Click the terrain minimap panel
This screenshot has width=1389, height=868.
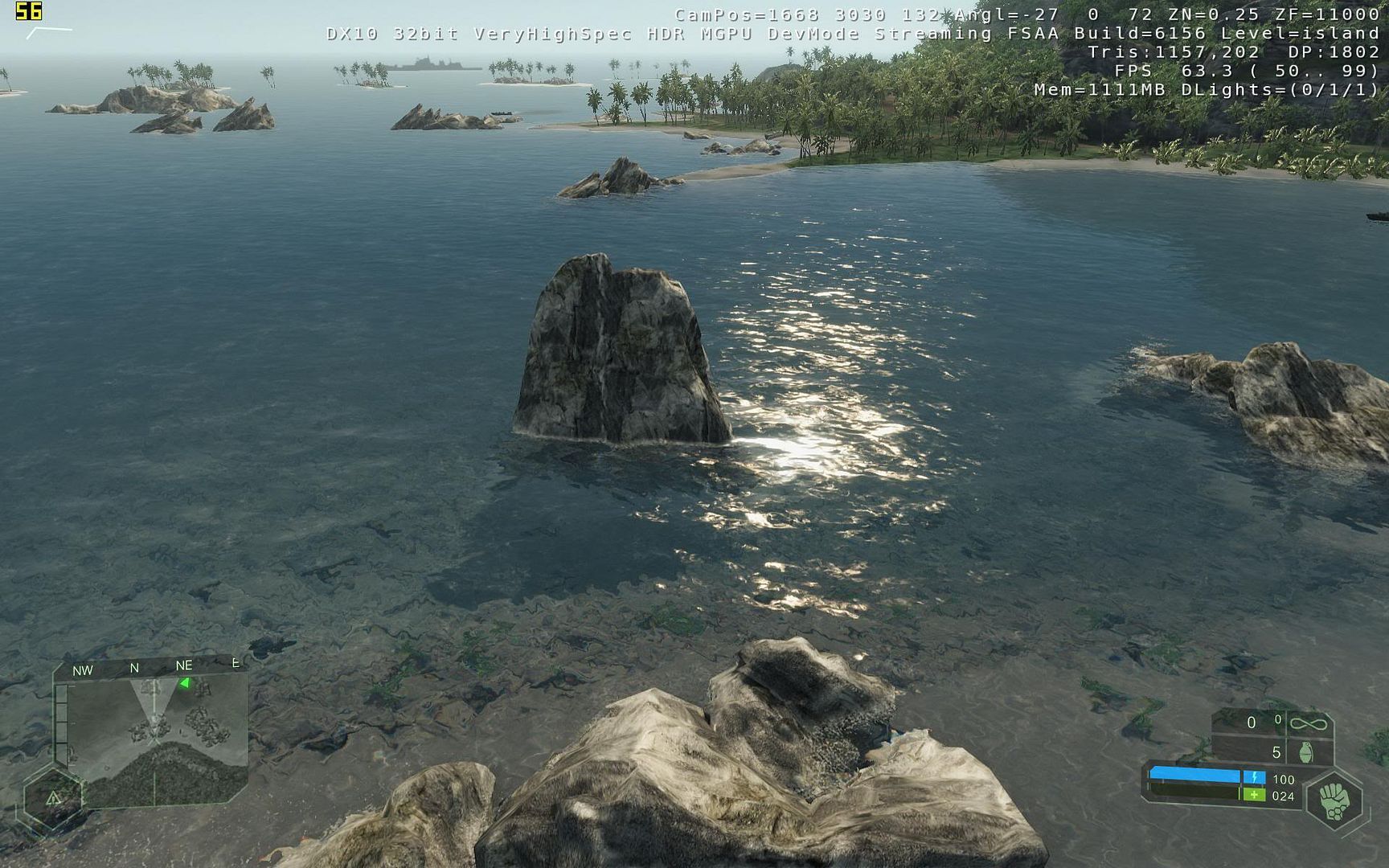click(x=158, y=741)
